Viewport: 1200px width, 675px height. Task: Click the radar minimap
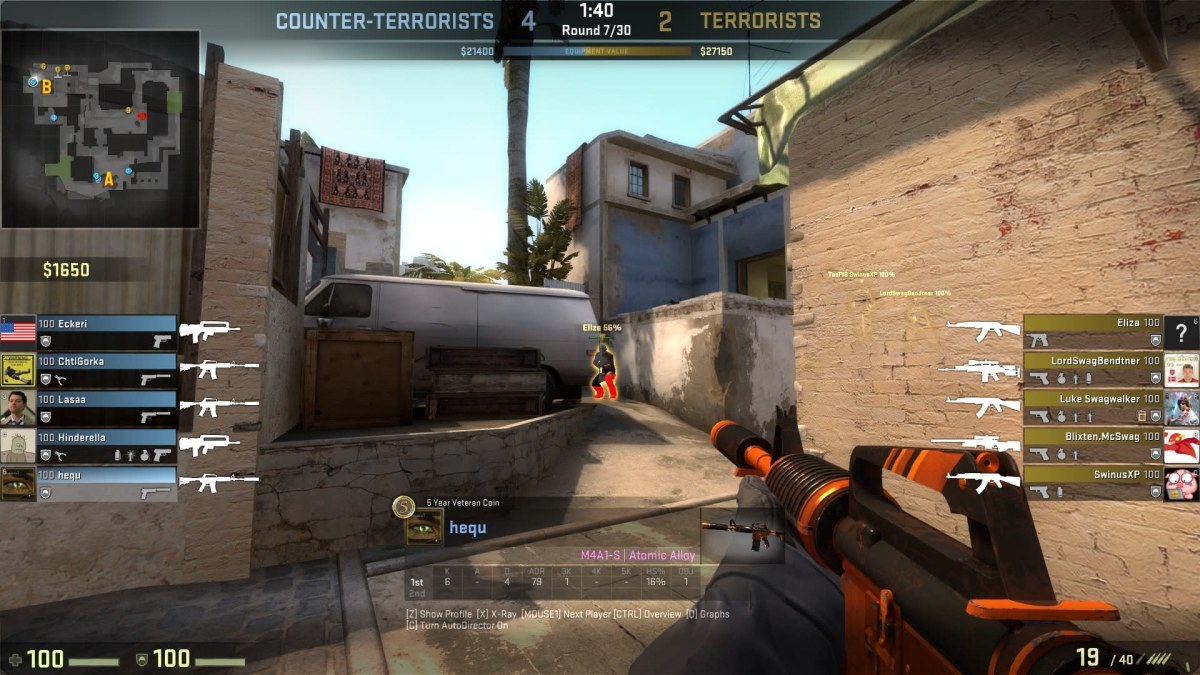point(100,128)
